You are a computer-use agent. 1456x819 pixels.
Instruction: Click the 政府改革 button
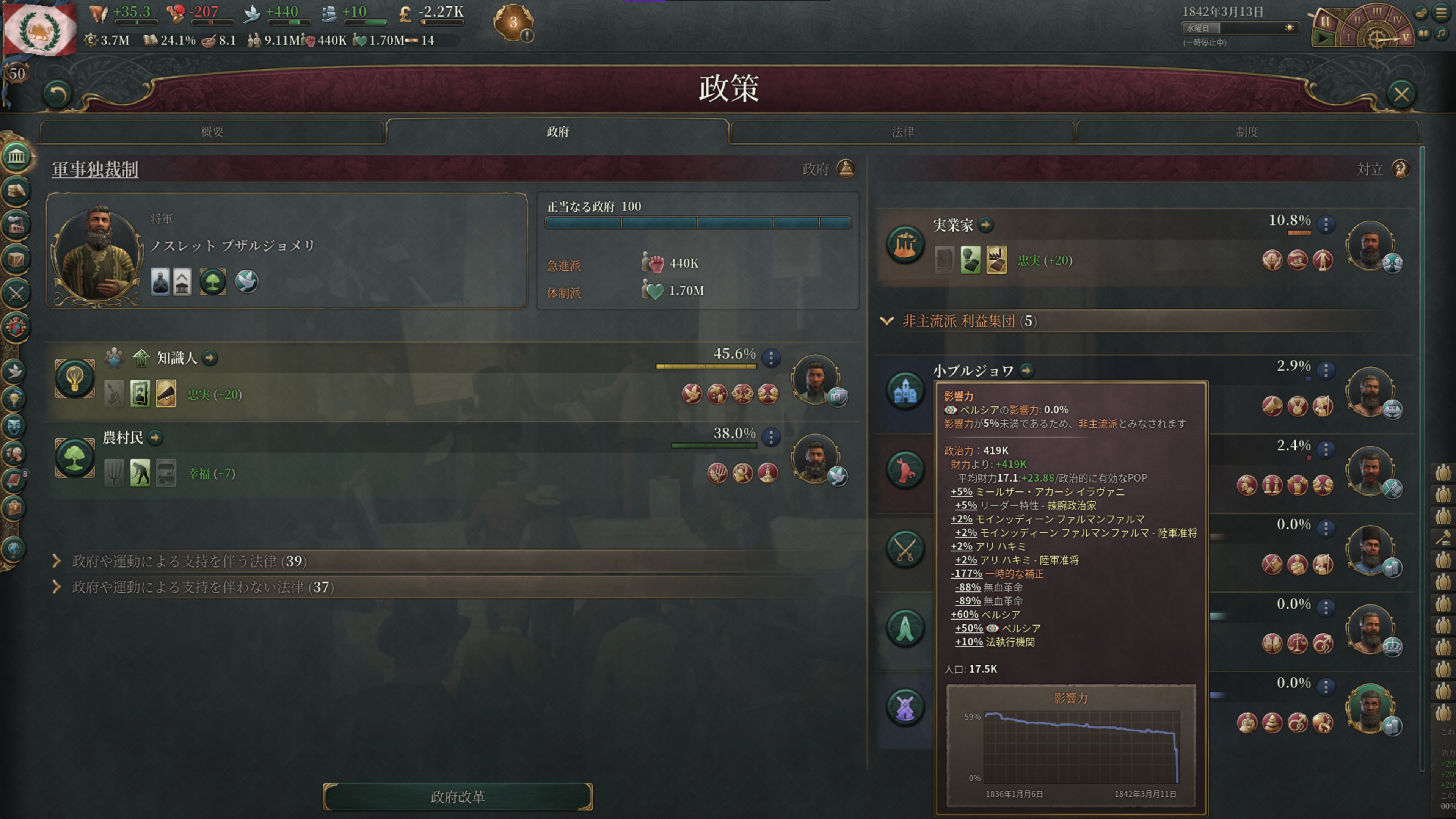point(457,796)
